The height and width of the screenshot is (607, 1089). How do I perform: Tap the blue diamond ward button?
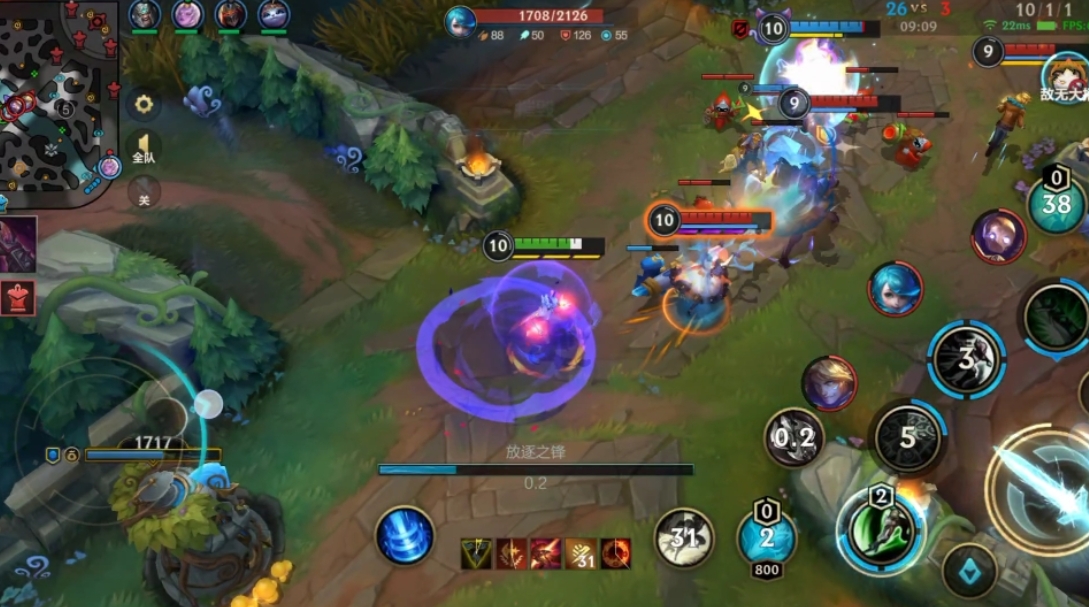tap(969, 571)
